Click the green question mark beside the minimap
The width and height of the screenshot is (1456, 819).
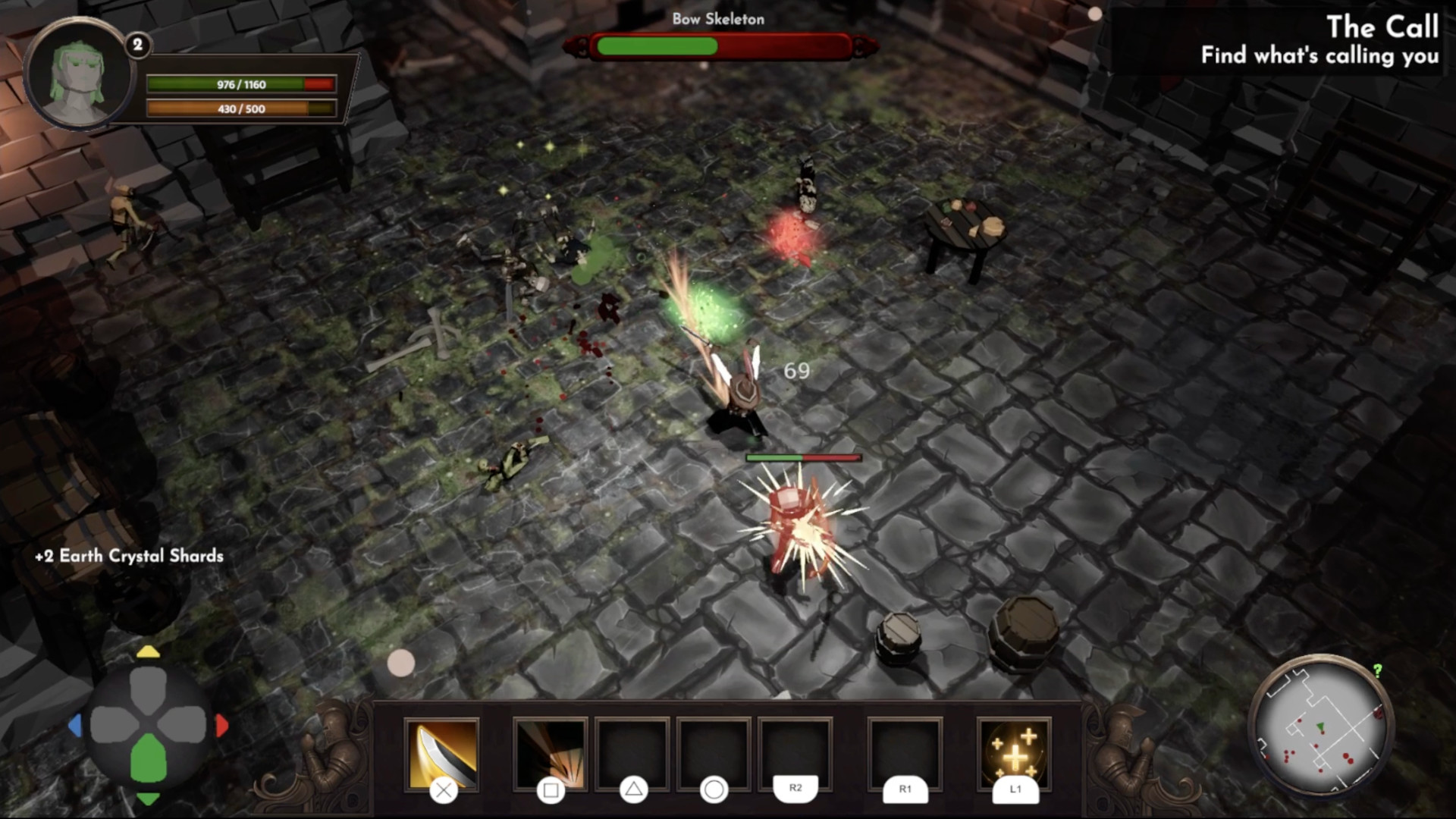point(1377,671)
